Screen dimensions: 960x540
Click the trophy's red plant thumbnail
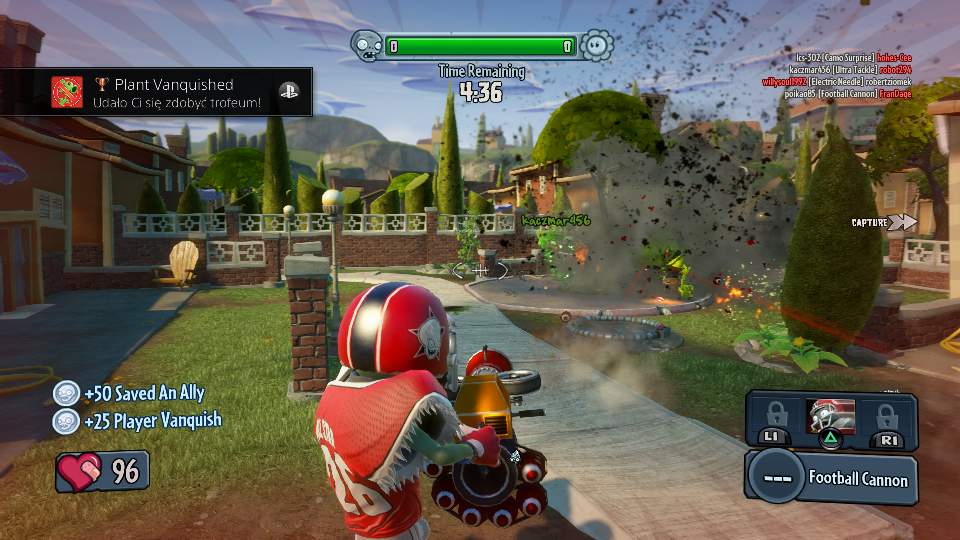[x=67, y=93]
